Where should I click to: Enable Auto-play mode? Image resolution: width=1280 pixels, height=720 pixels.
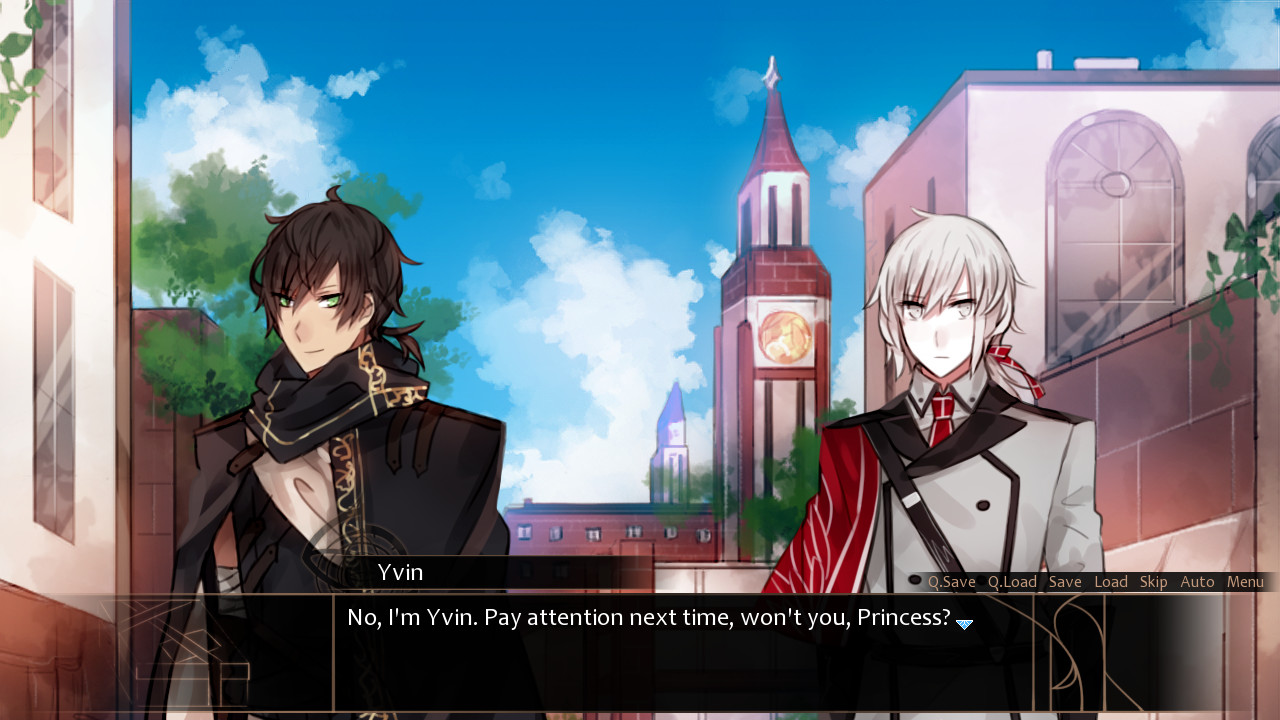click(x=1197, y=581)
